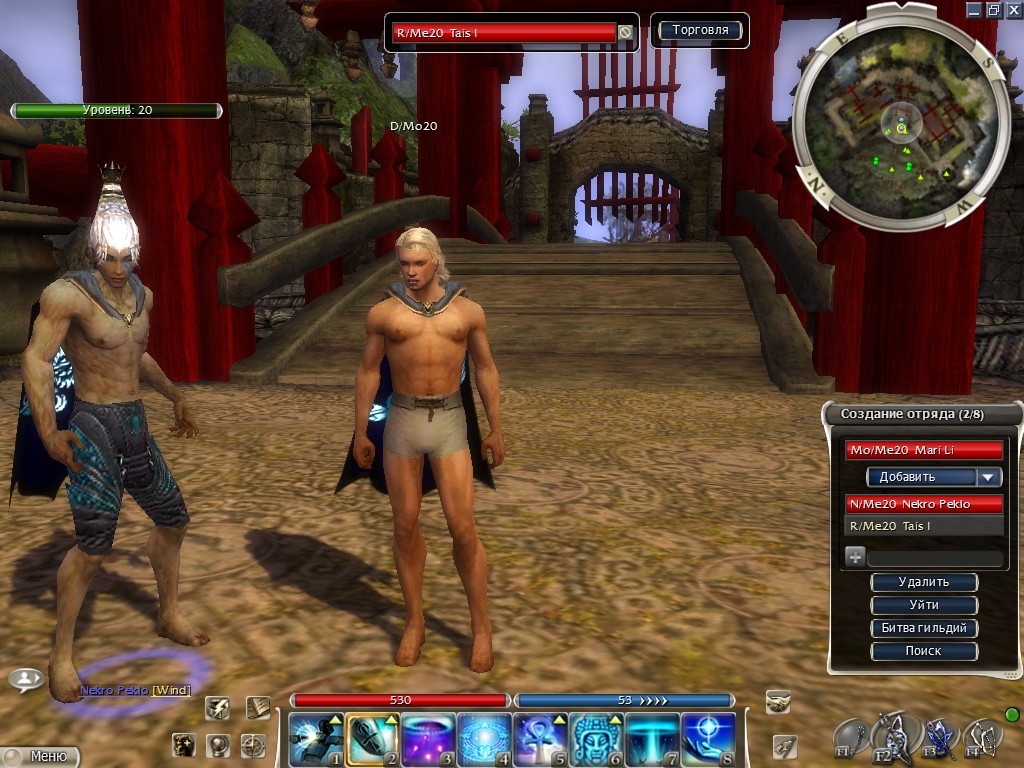Activate the ankh skill in slot 5
The width and height of the screenshot is (1024, 768).
coord(539,739)
